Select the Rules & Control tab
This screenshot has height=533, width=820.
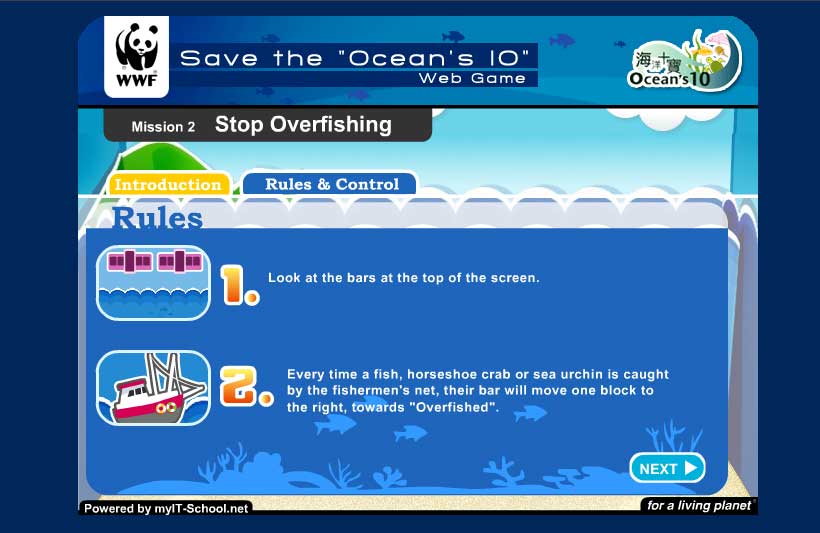331,184
